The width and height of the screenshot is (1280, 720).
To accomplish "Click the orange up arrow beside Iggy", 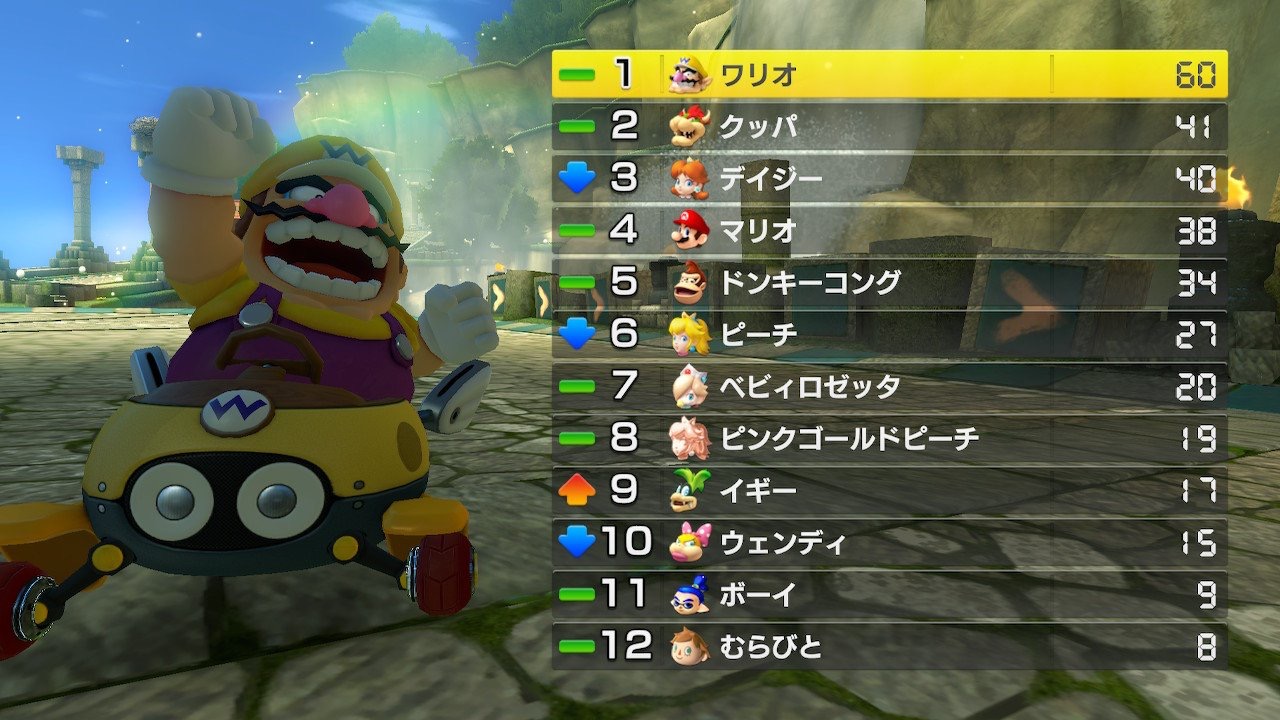I will pos(573,490).
